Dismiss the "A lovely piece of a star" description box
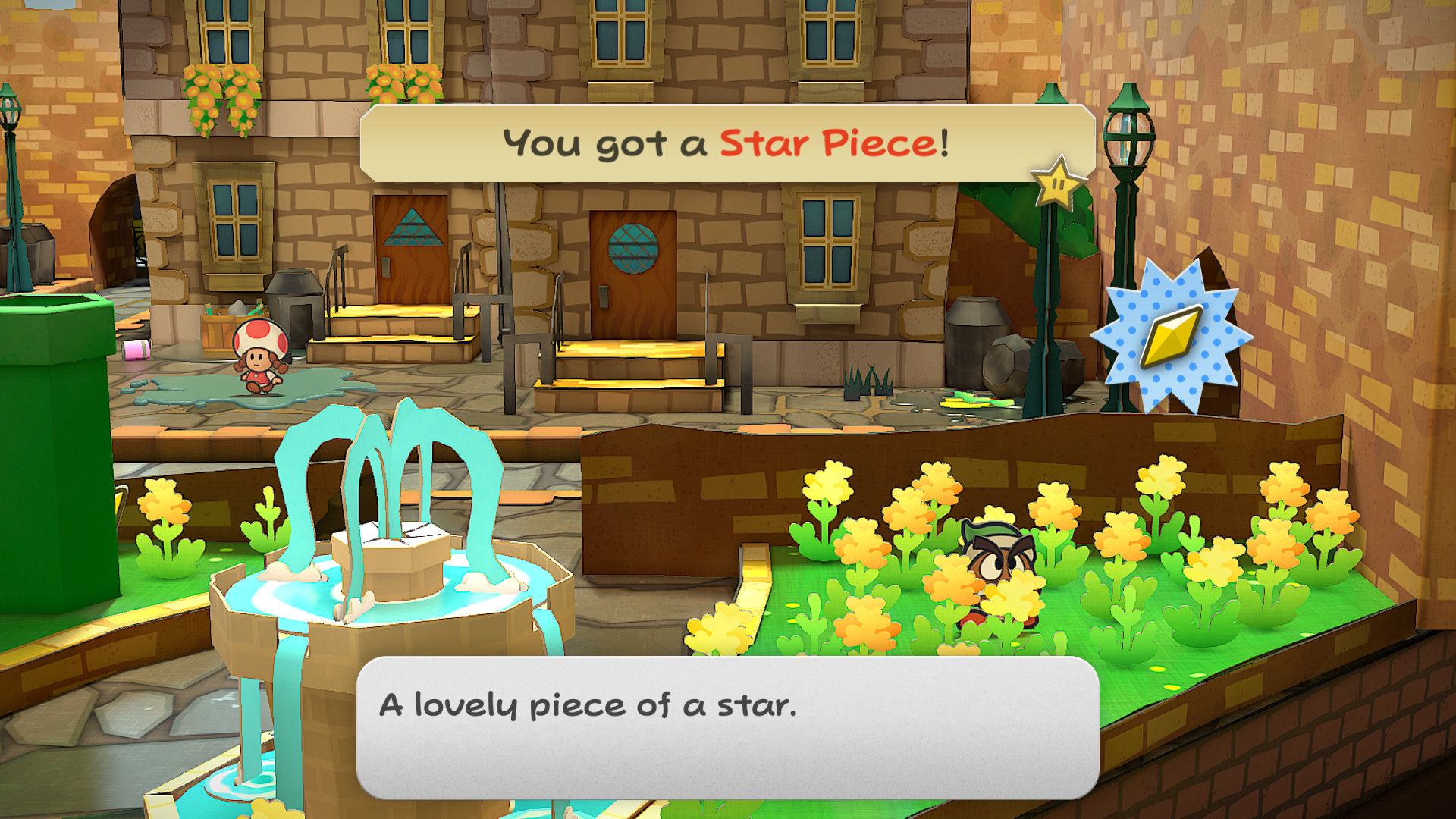This screenshot has height=819, width=1456. [x=727, y=726]
